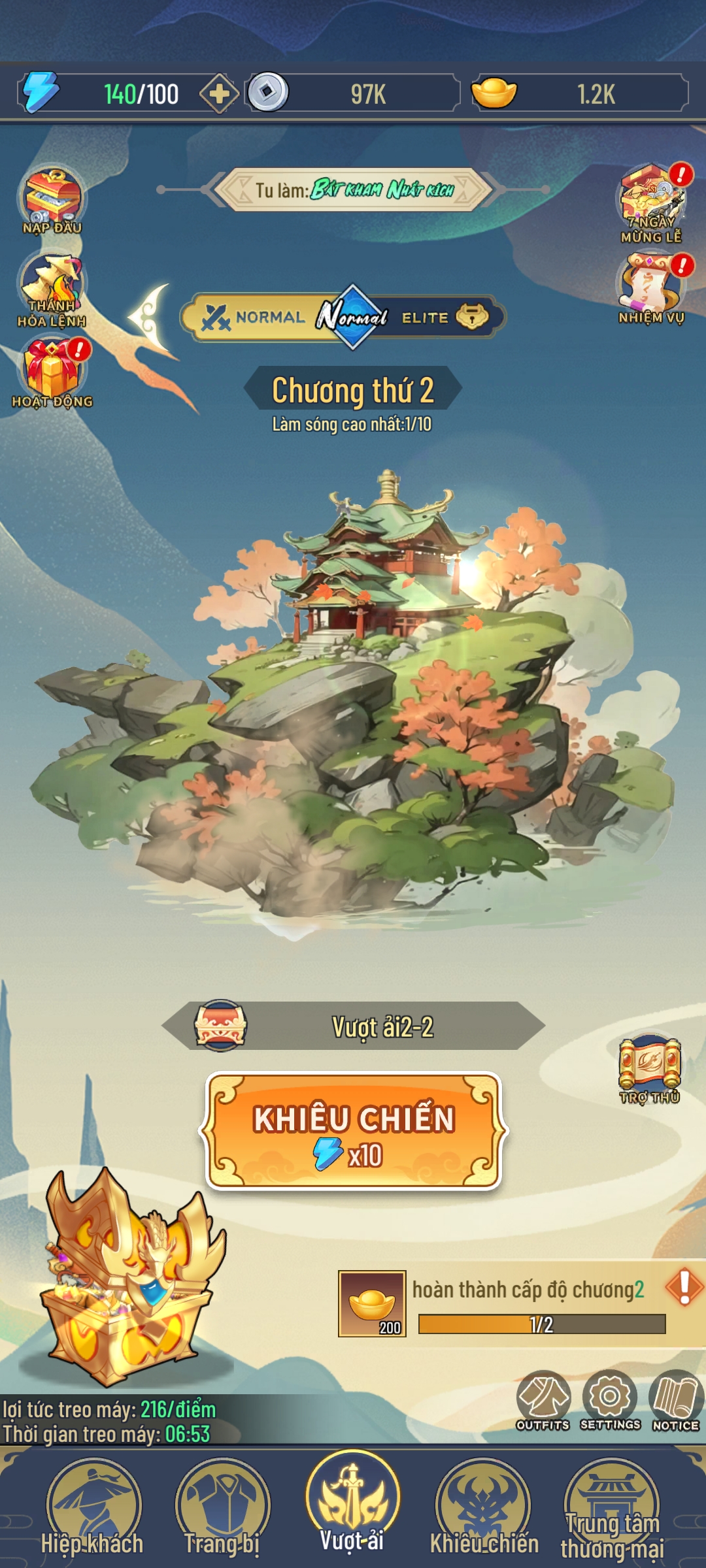
Task: Switch to the Trang bị equipment tab
Action: [222, 1509]
